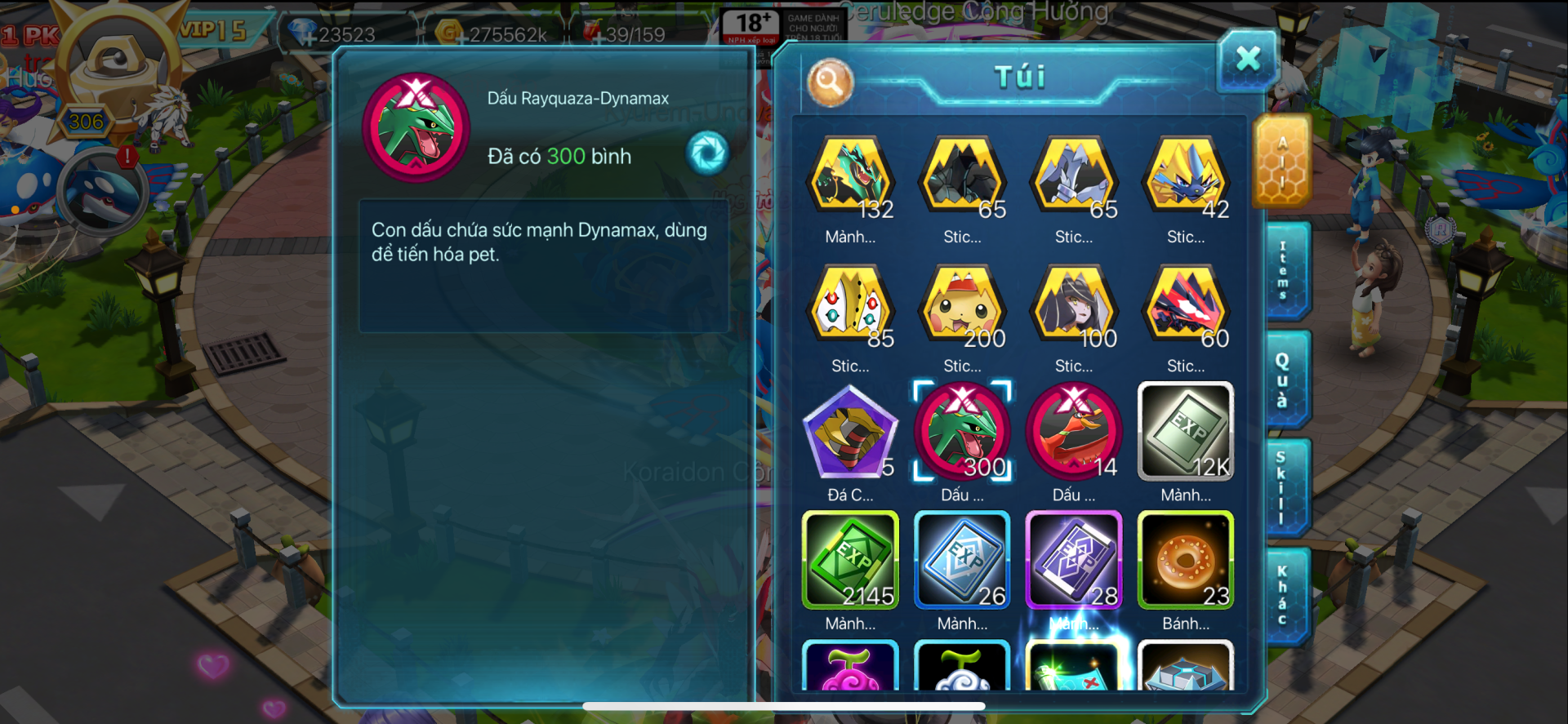This screenshot has width=1568, height=724.
Task: Switch to the Quà tab
Action: (1285, 380)
